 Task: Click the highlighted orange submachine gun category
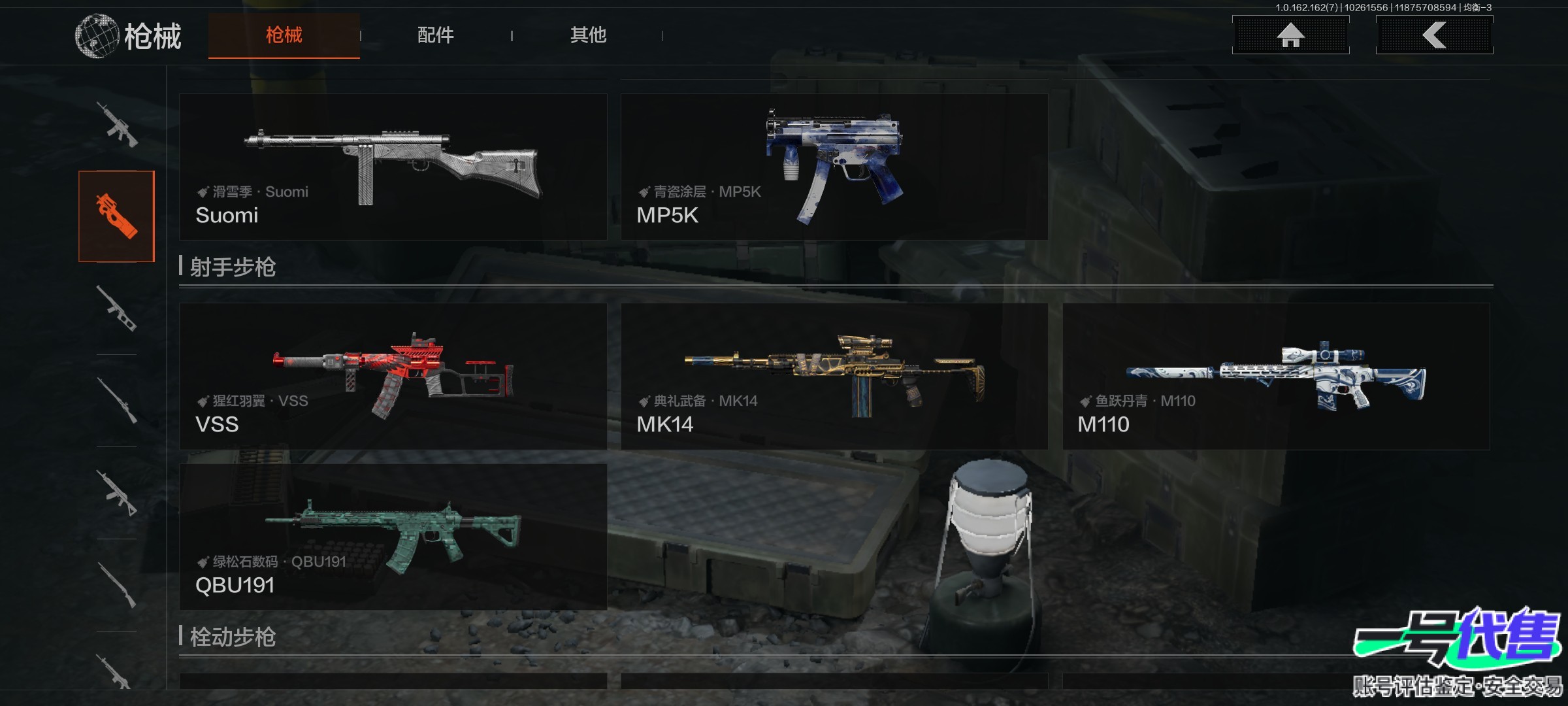click(x=116, y=216)
